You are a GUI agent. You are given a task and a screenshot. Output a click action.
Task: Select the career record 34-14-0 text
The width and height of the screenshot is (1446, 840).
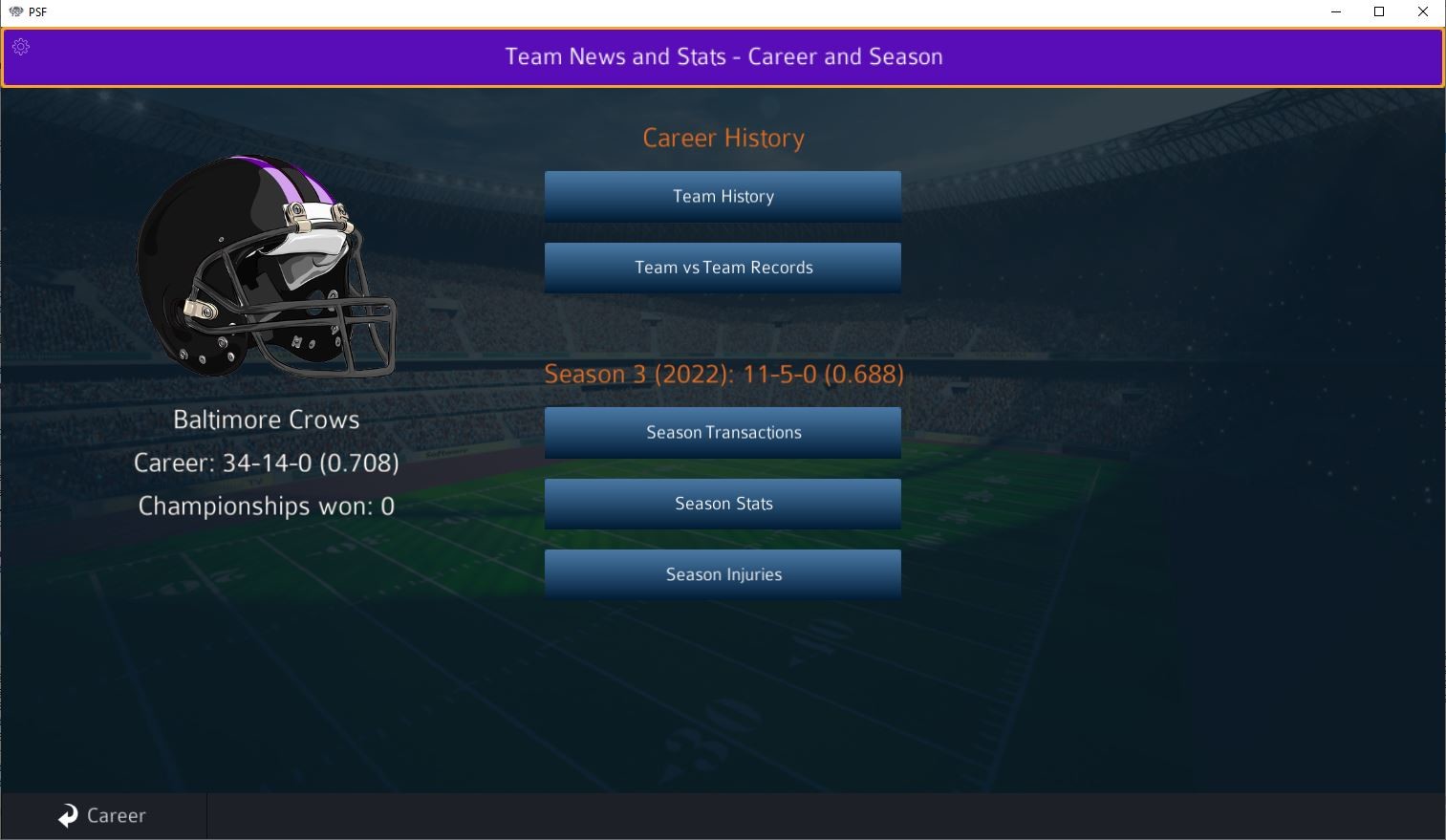point(267,463)
